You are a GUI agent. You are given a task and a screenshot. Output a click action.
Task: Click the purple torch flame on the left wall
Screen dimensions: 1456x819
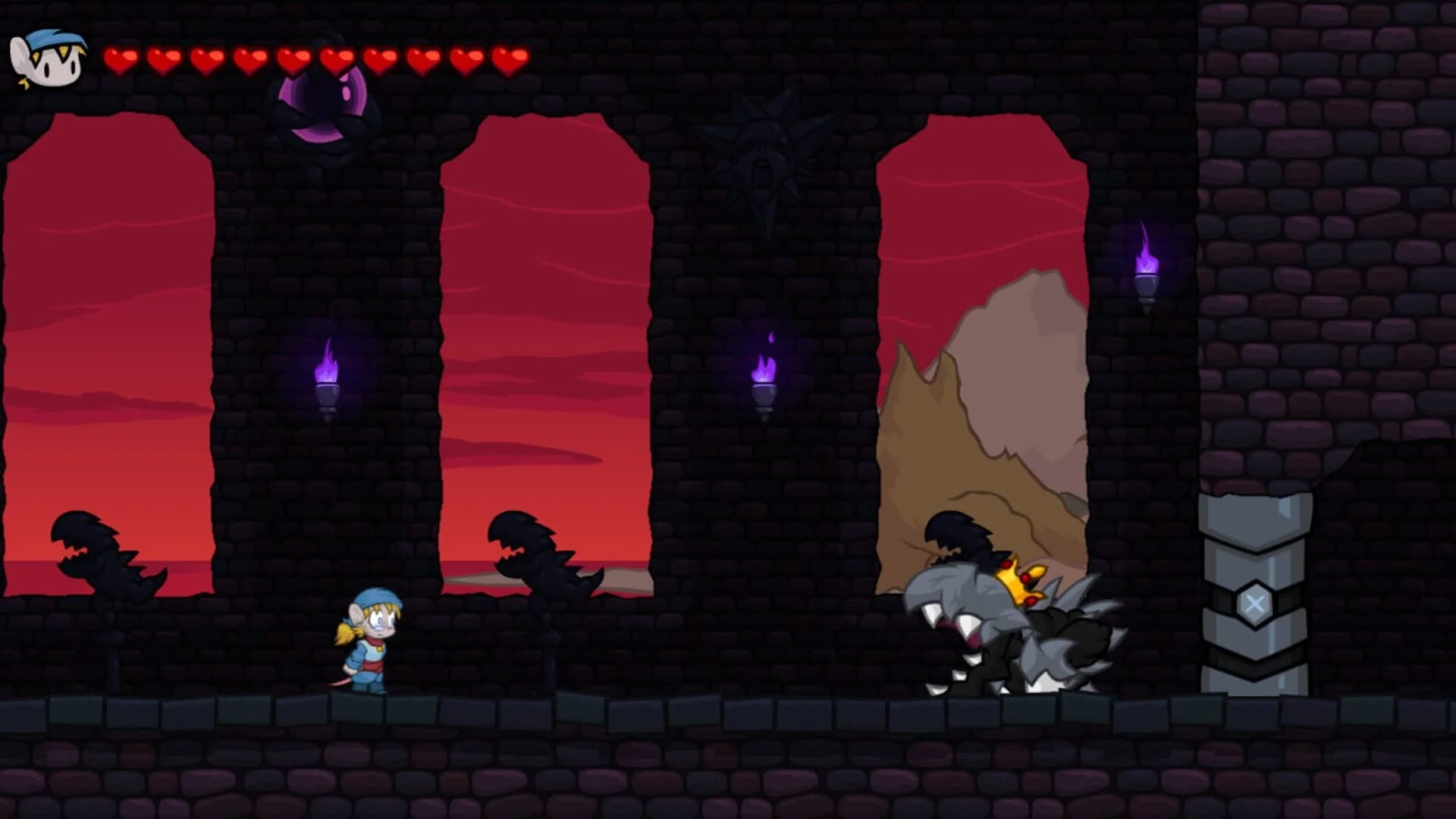coord(328,364)
